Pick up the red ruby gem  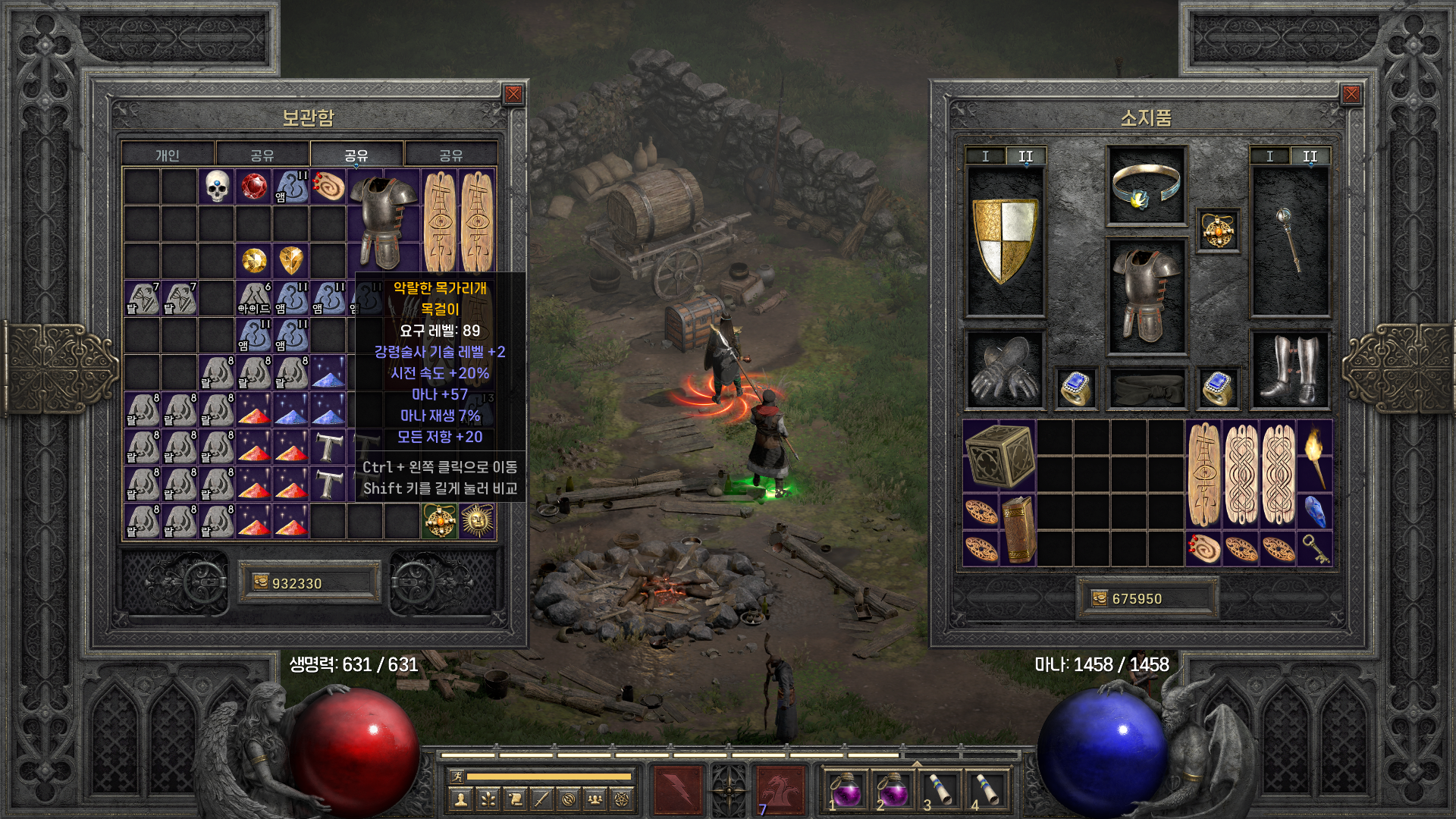(254, 186)
